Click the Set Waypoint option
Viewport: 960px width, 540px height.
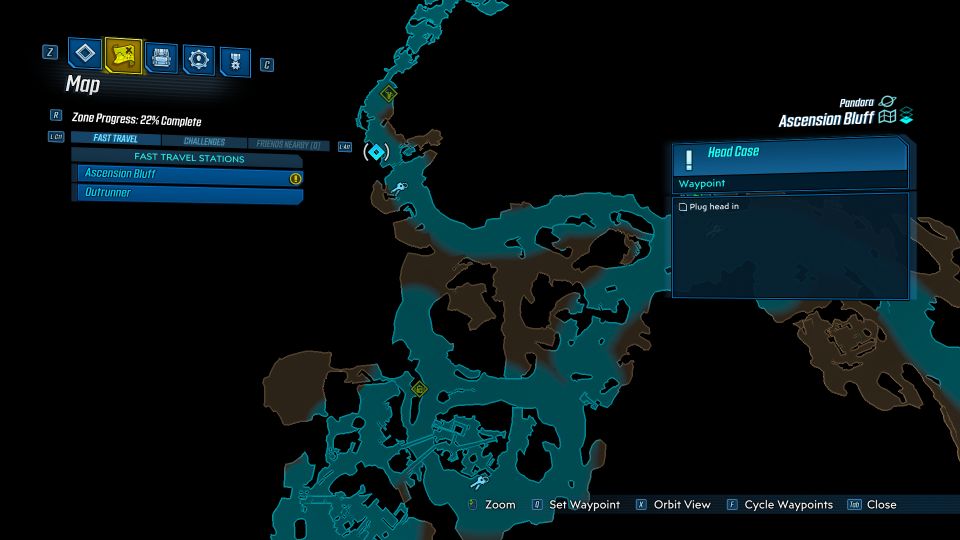(x=584, y=505)
